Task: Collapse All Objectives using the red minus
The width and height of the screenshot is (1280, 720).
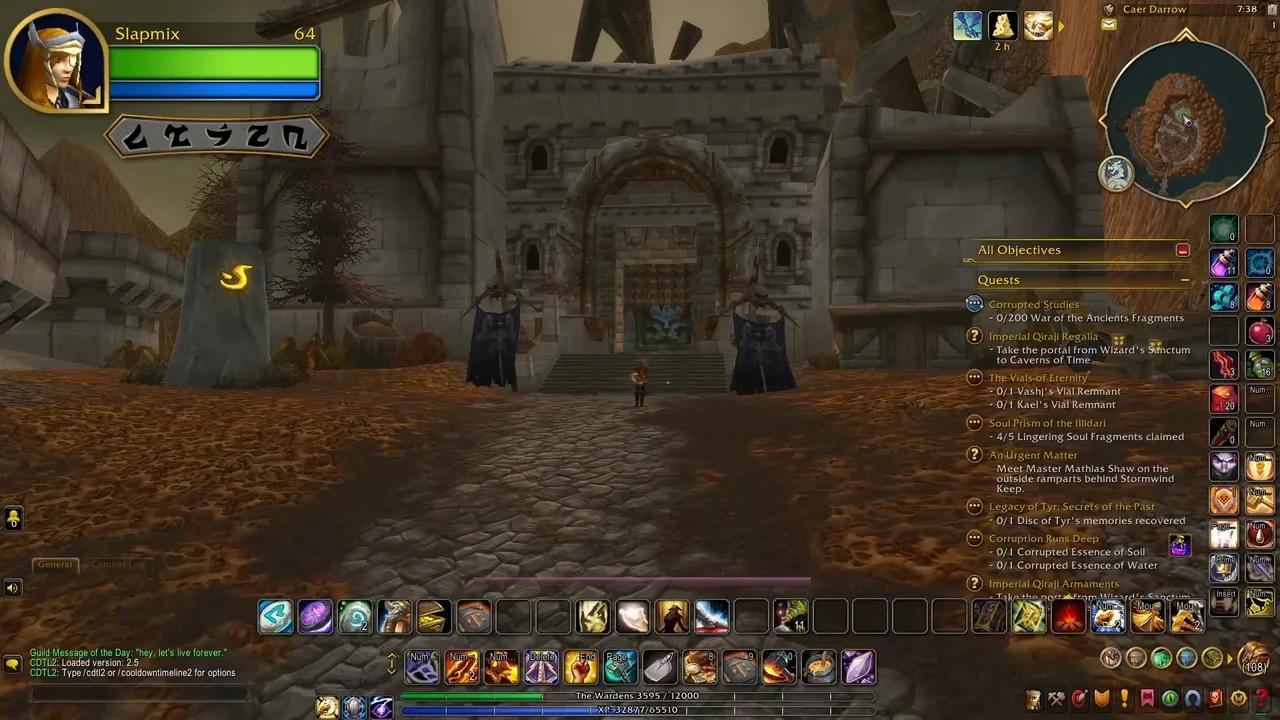Action: pyautogui.click(x=1183, y=249)
